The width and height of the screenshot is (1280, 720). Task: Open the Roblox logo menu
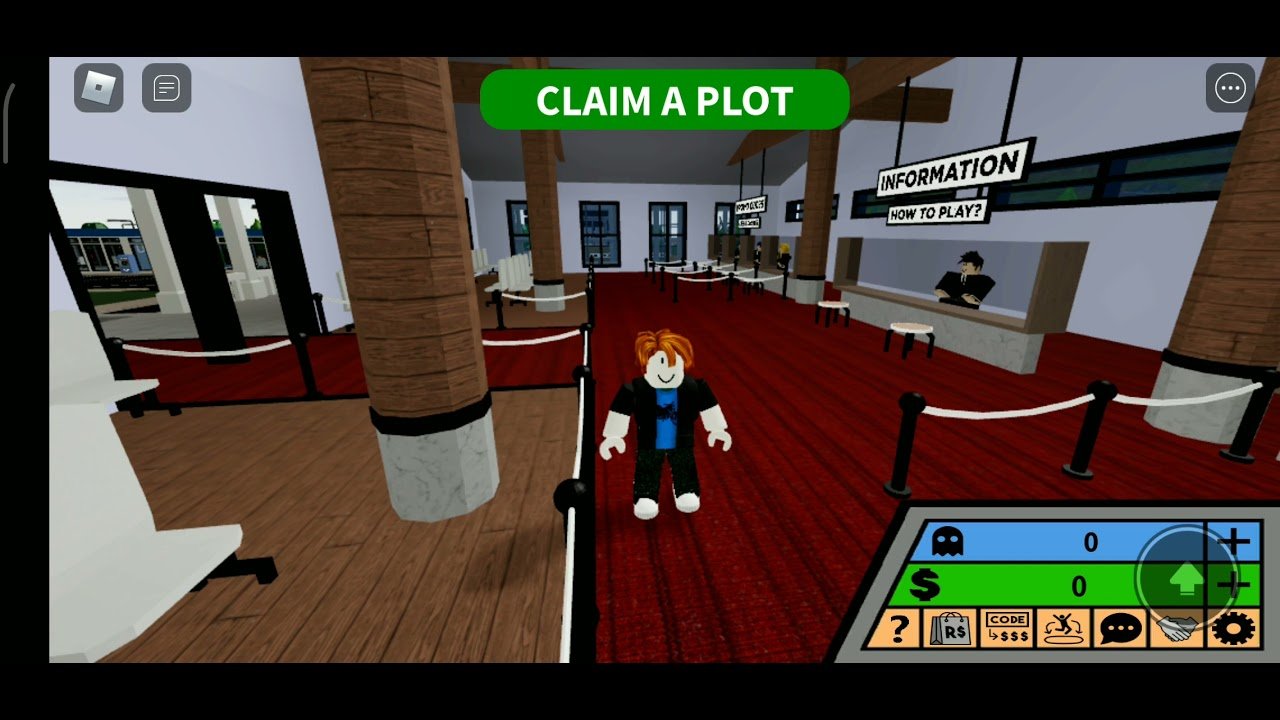pyautogui.click(x=98, y=88)
